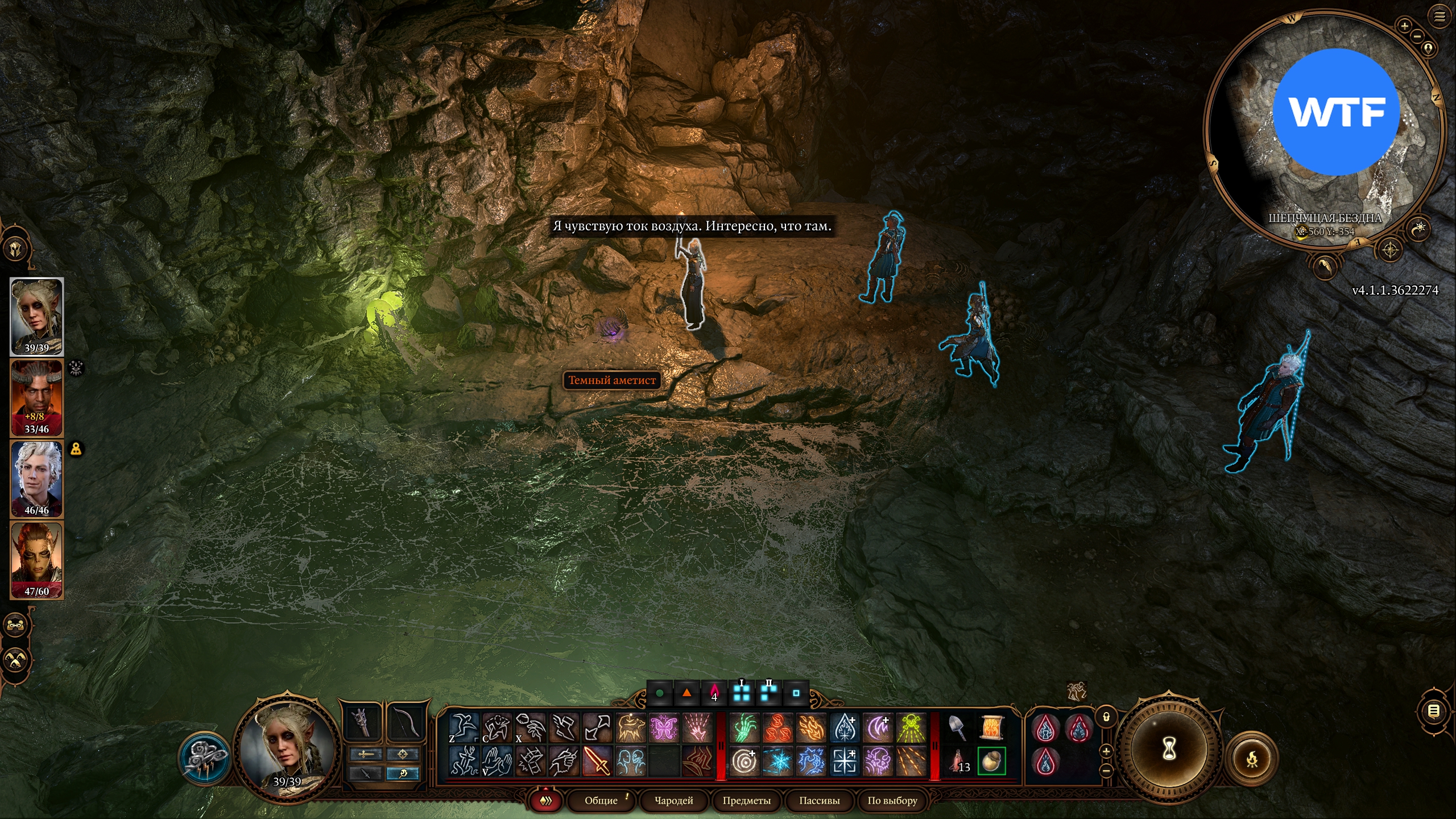Zoom in the minimap with plus button
Viewport: 1456px width, 819px height.
(1404, 26)
